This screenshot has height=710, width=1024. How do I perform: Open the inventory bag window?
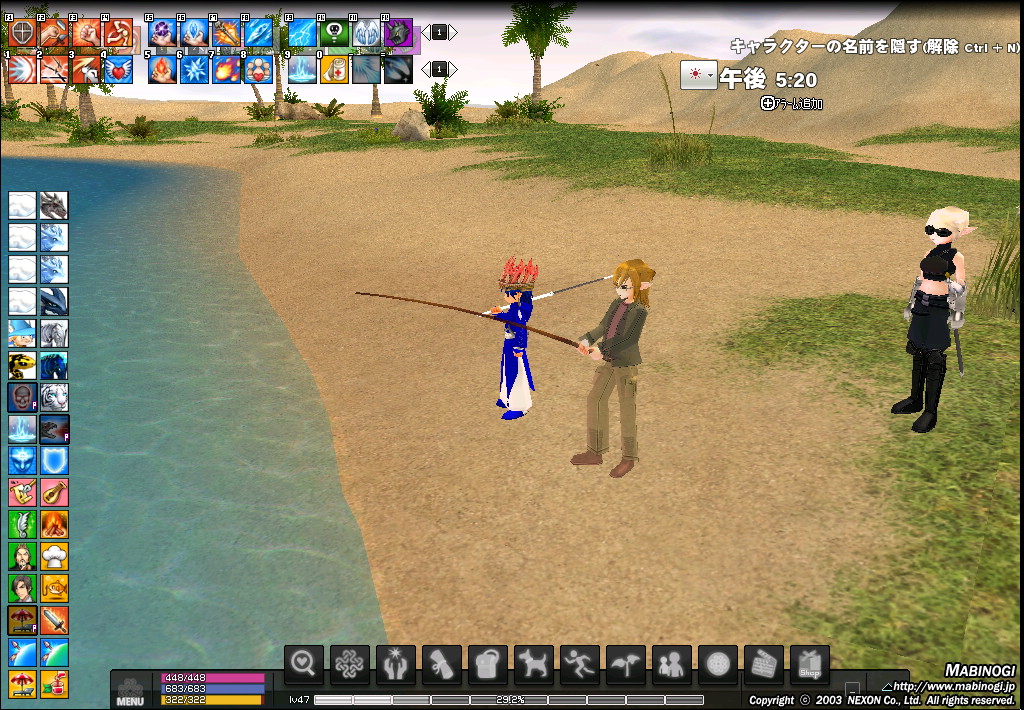488,664
